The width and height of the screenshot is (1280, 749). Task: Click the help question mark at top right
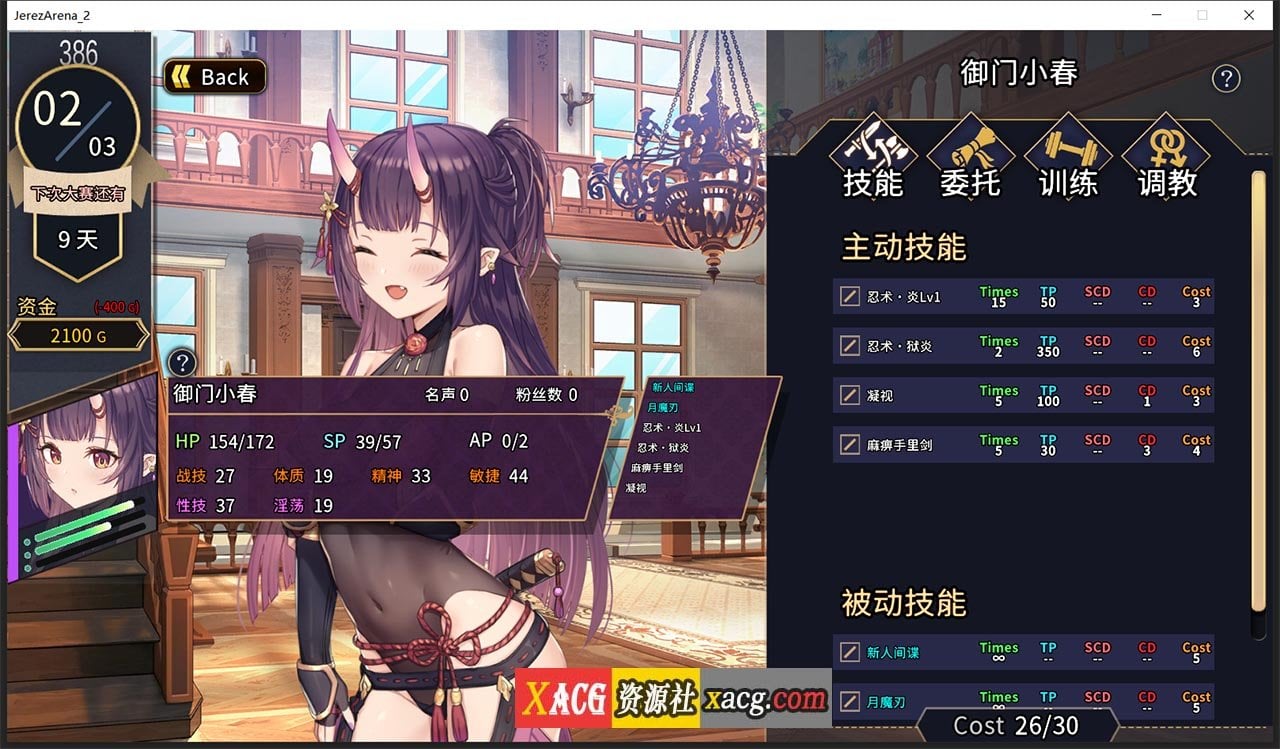(1227, 78)
